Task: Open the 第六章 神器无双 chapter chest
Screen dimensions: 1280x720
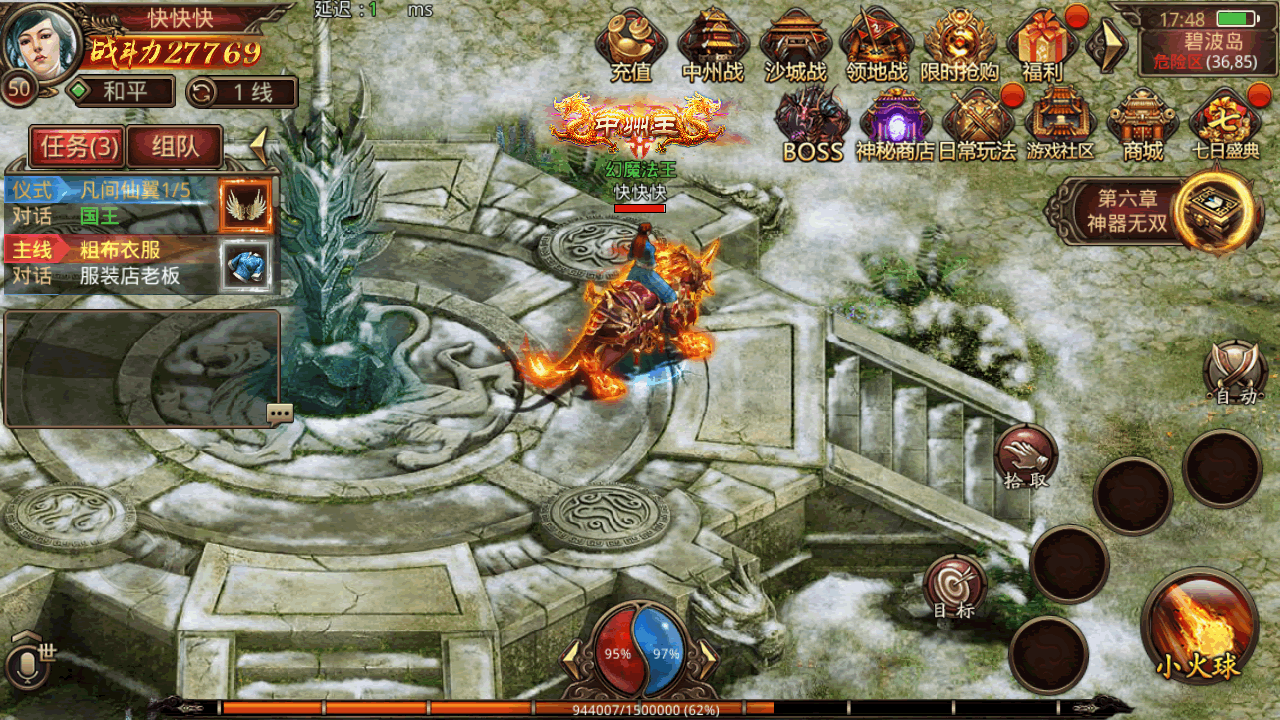Action: 1215,211
